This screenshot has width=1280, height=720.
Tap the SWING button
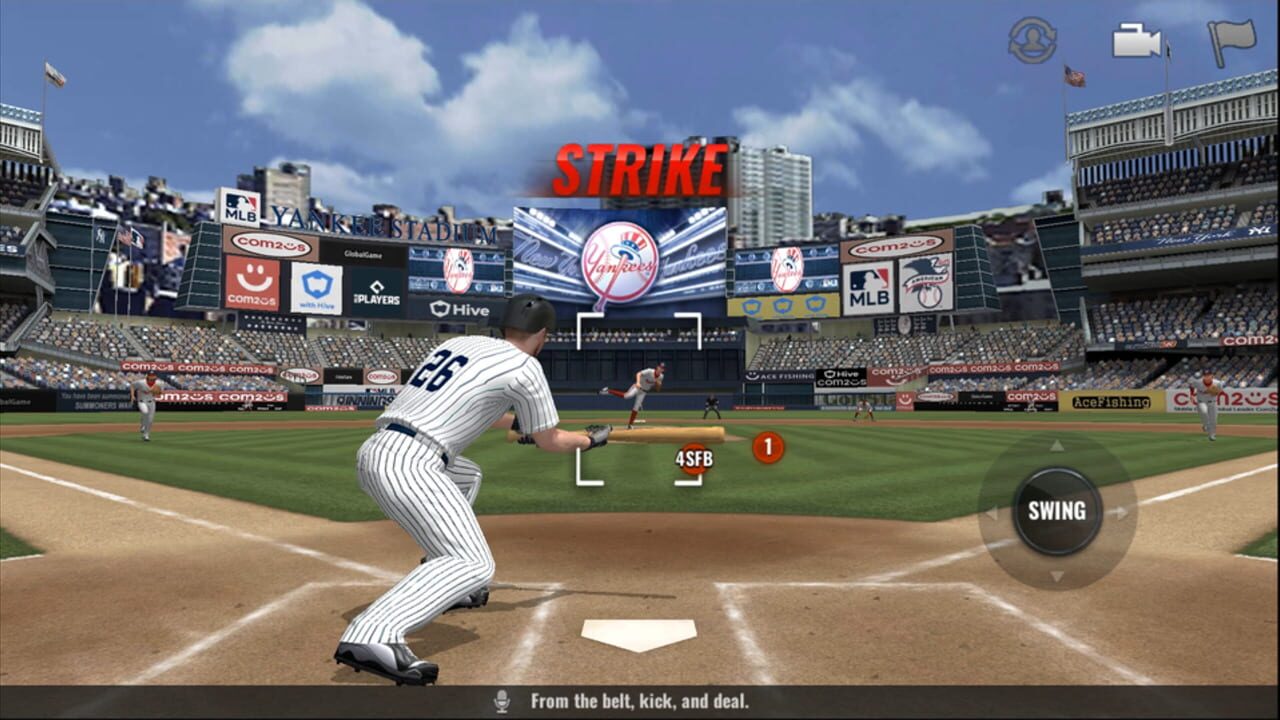pyautogui.click(x=1056, y=511)
